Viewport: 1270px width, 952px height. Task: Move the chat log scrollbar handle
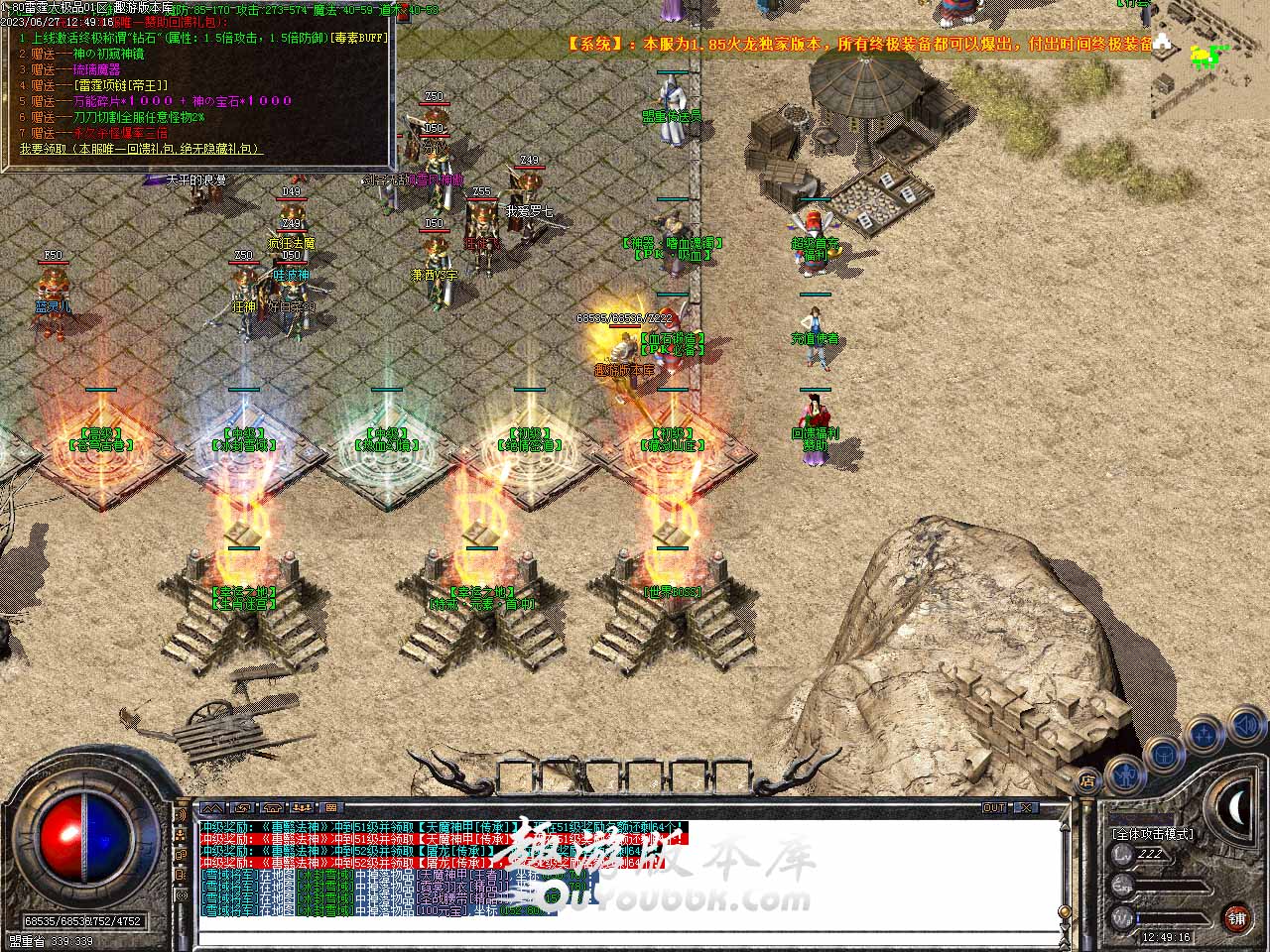click(x=1064, y=913)
